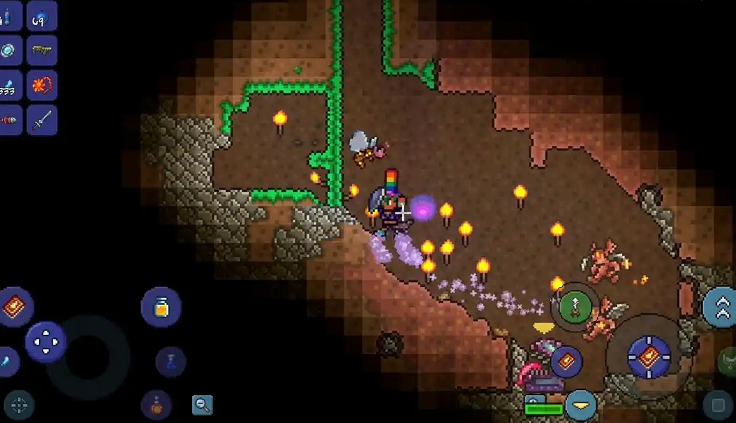Viewport: 736px width, 423px height.
Task: Choose the red flaming bow hotbar slot
Action: (x=42, y=85)
